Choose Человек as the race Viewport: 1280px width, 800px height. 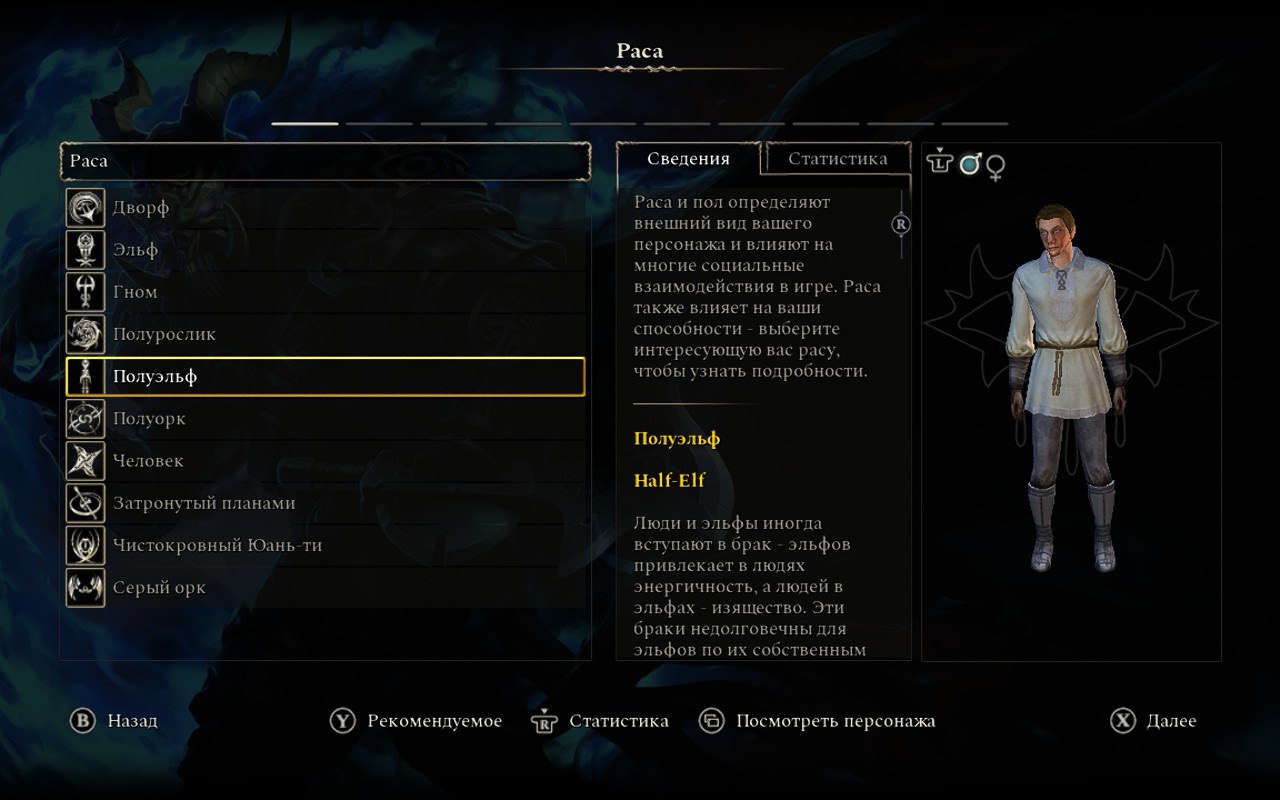click(325, 461)
